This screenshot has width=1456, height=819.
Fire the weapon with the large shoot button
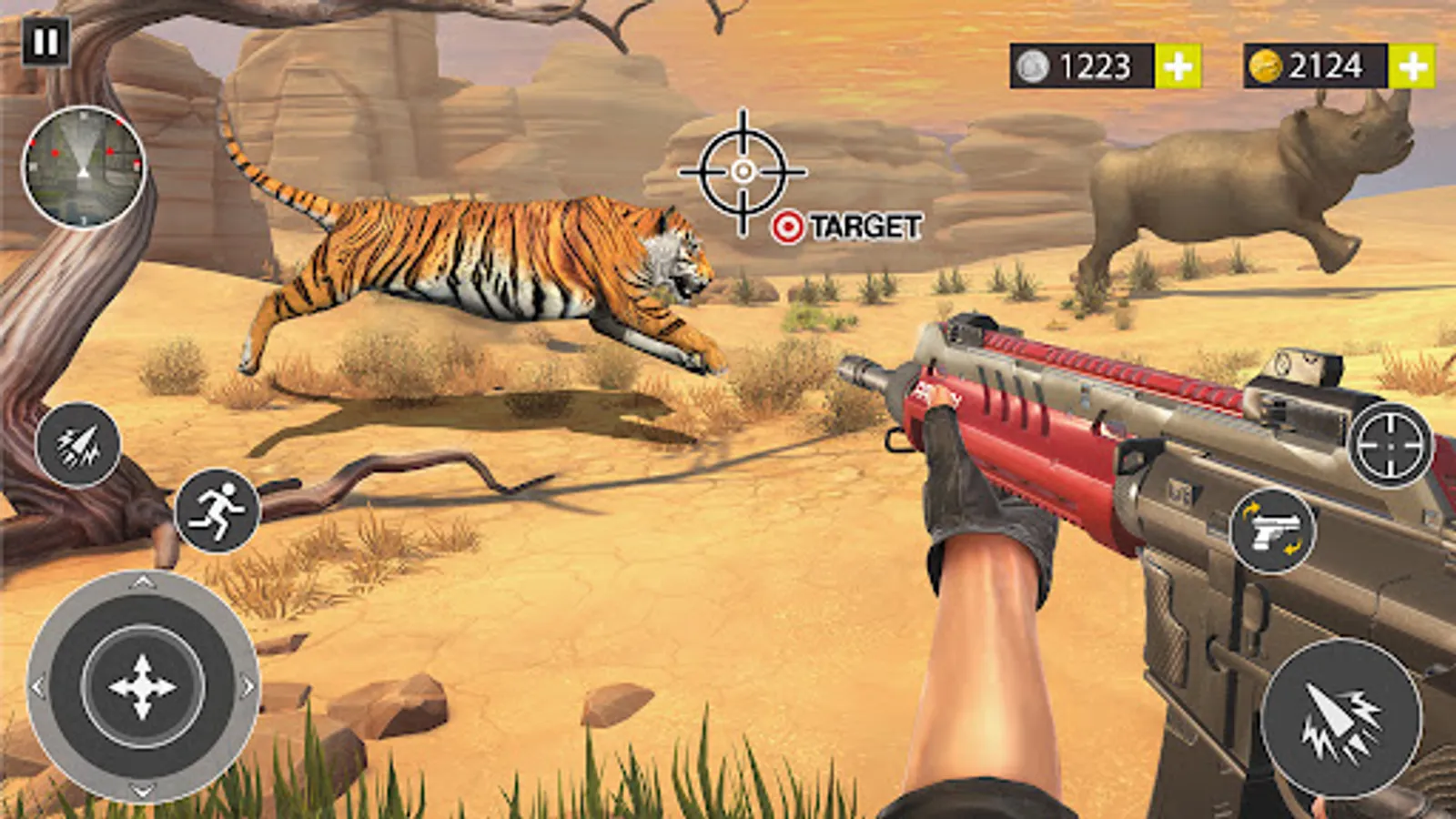tap(1340, 717)
